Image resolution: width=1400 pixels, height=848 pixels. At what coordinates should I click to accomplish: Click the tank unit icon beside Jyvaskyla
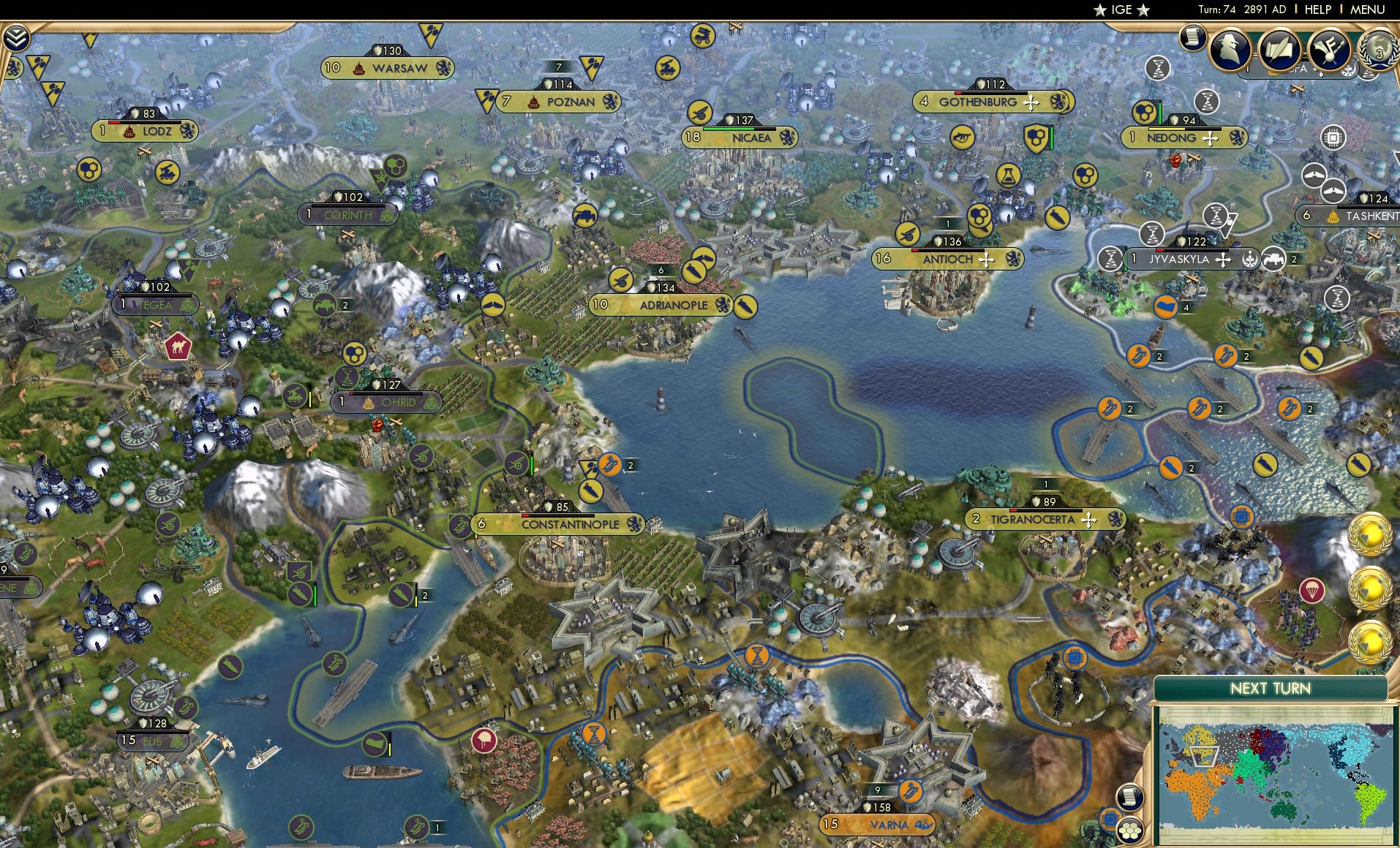click(1273, 260)
